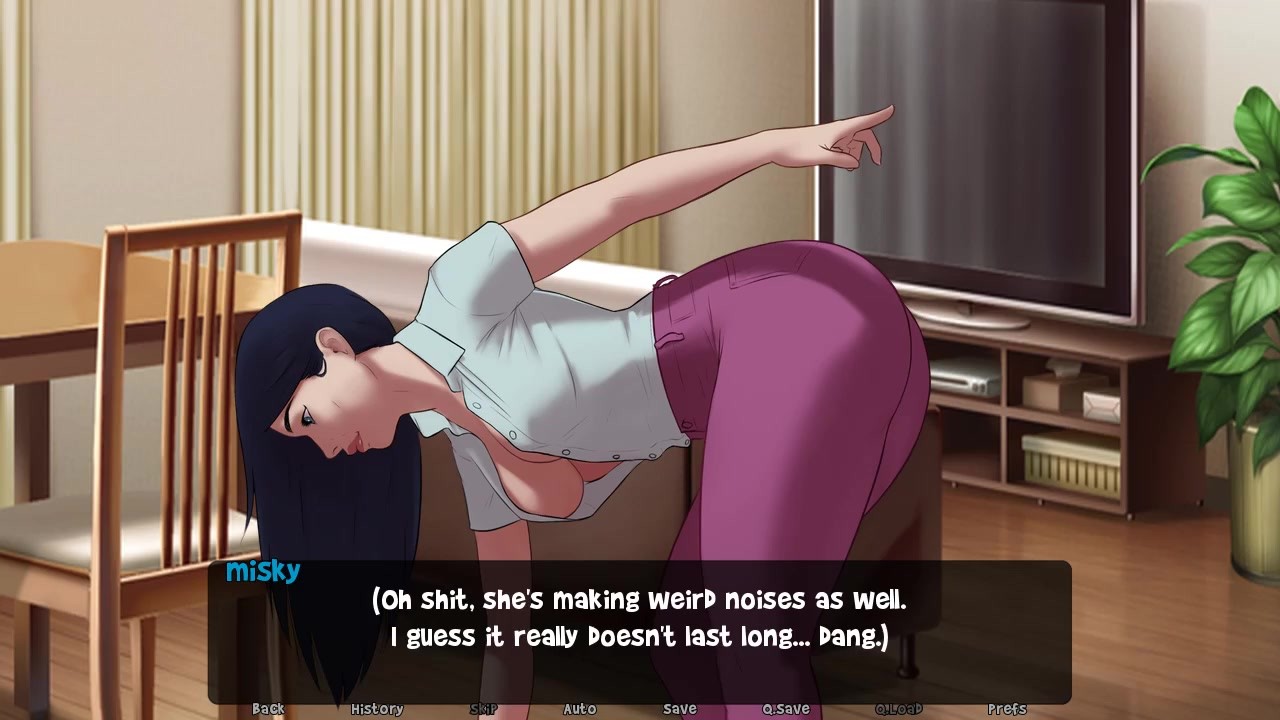The height and width of the screenshot is (720, 1280).
Task: Advance the dialogue text box
Action: [640, 620]
